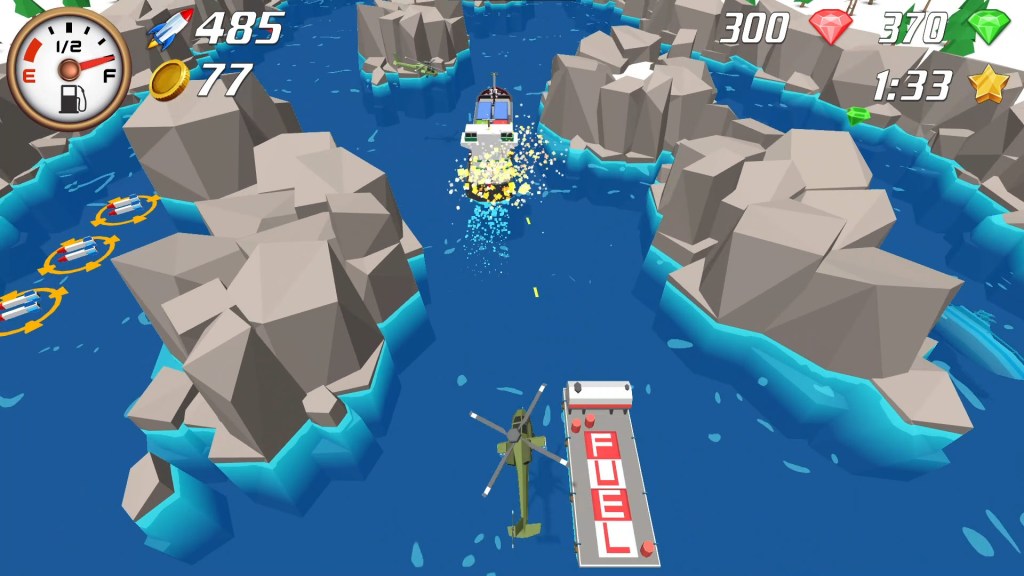
Task: Select the rocket ammo icon
Action: [170, 30]
